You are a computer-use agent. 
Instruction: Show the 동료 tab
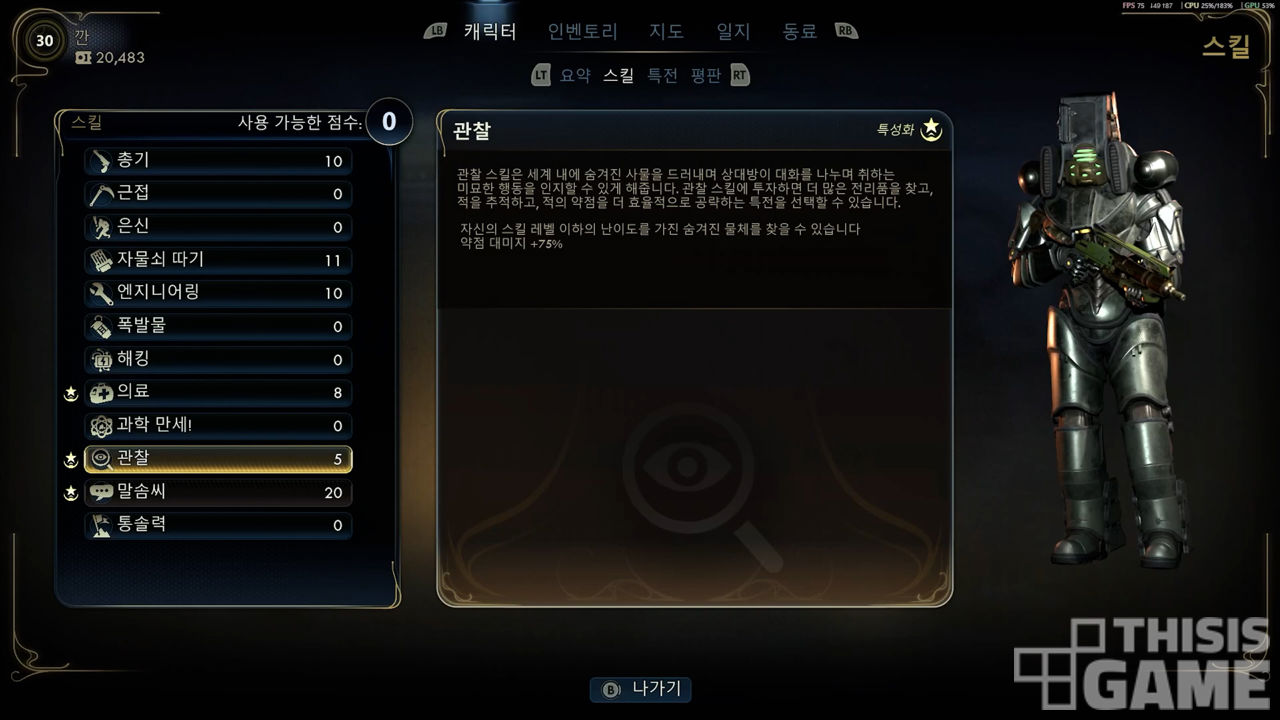point(799,31)
